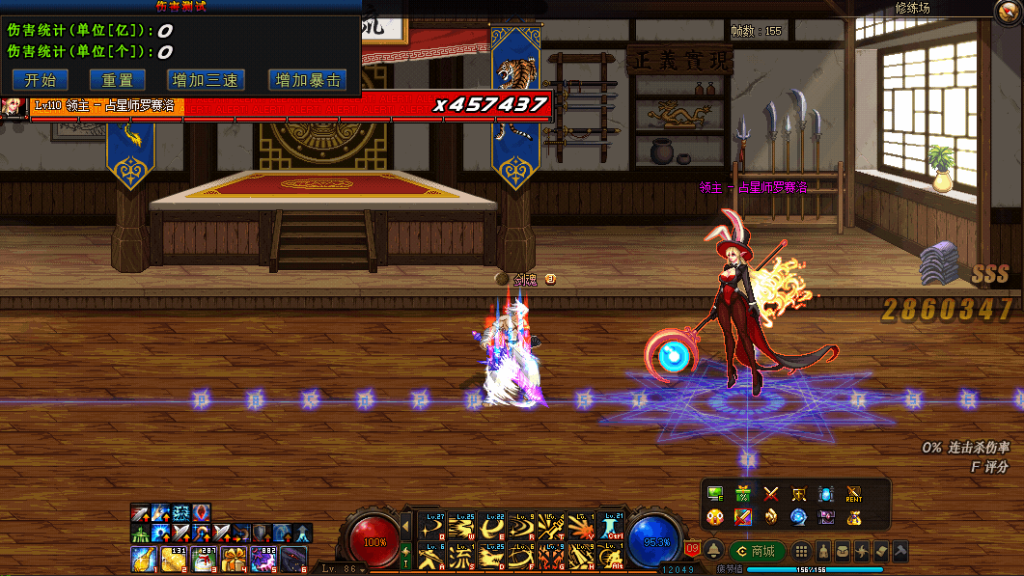Open the hammer icon in the bottom menu
Screen dimensions: 1024x576
pos(899,551)
